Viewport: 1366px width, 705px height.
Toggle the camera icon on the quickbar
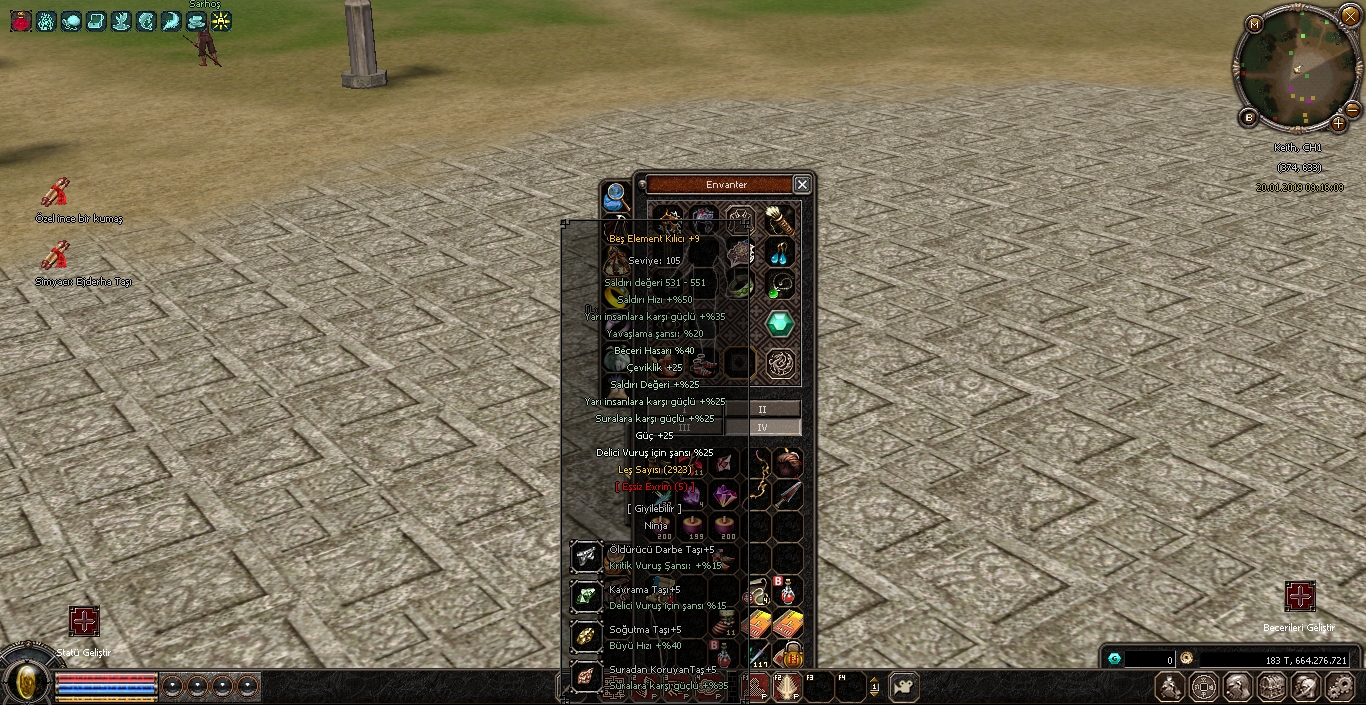point(903,686)
